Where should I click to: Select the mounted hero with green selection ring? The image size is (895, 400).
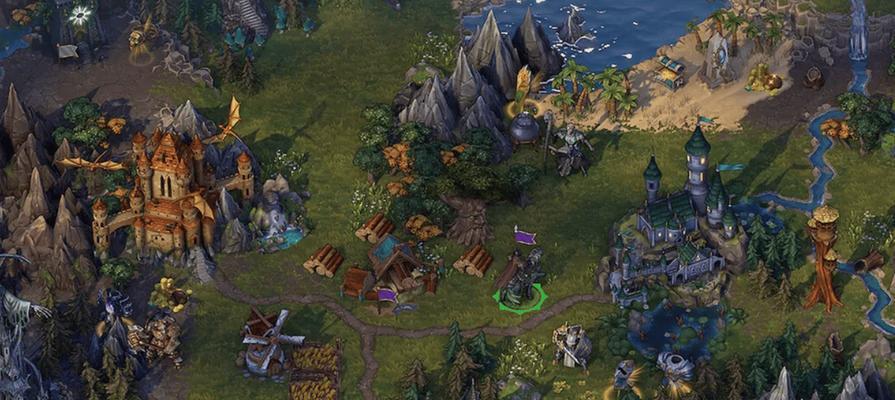click(521, 280)
